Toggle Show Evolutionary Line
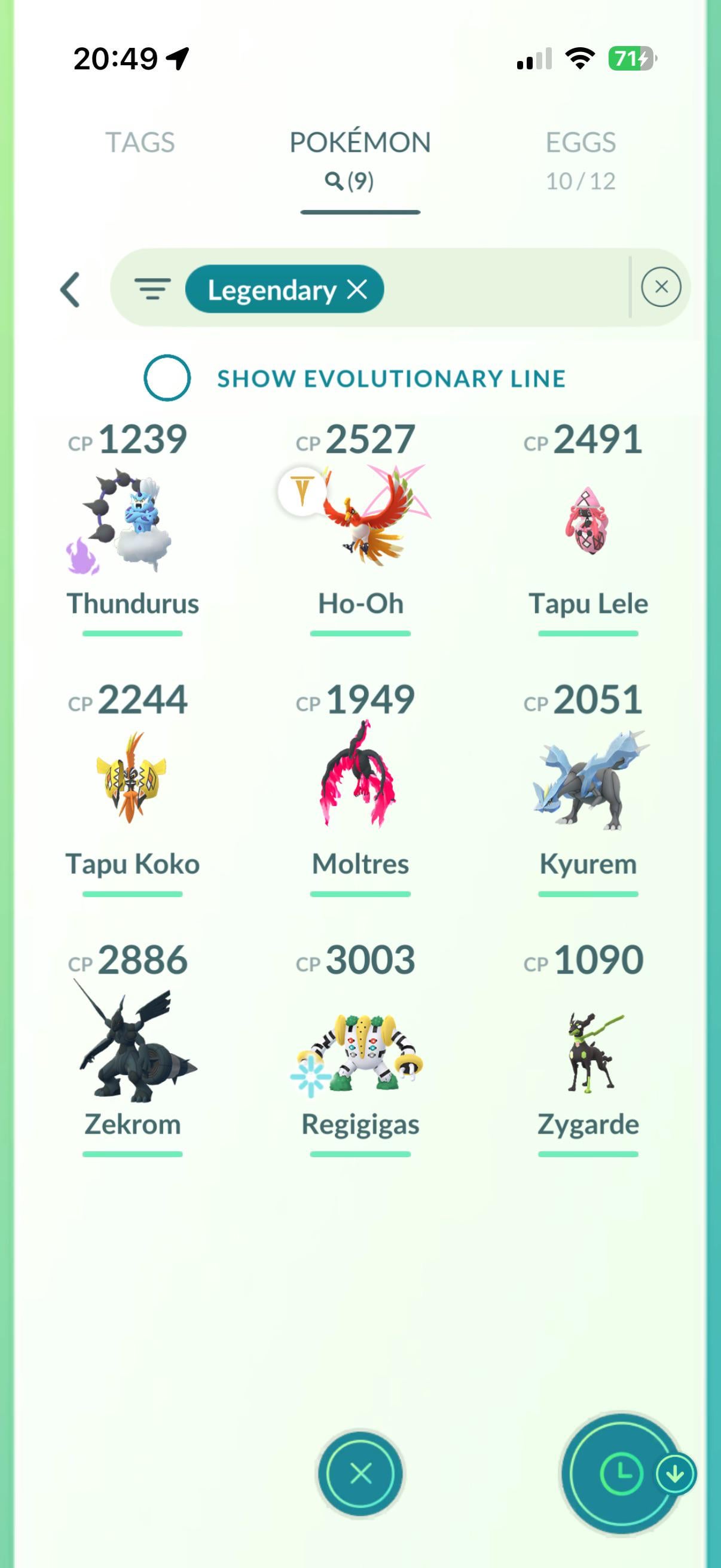Image resolution: width=721 pixels, height=1568 pixels. 167,378
